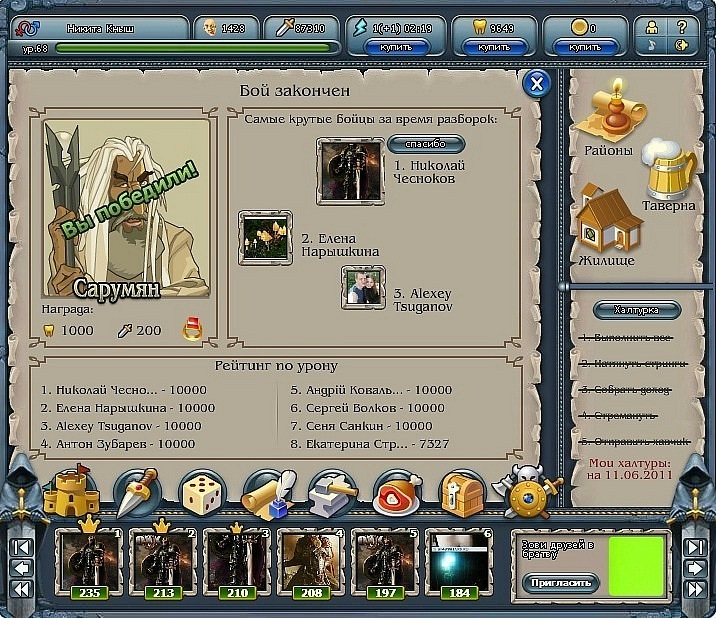
Task: Close the battle results window
Action: click(x=537, y=84)
